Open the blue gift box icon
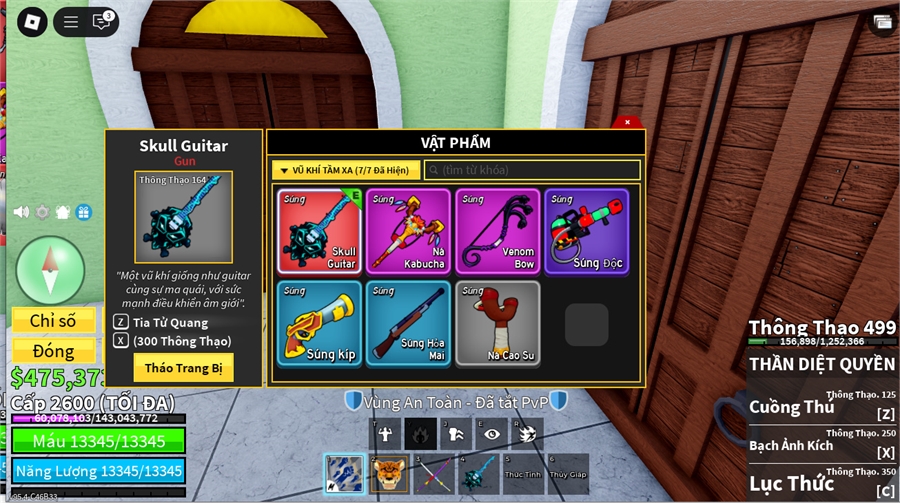The width and height of the screenshot is (900, 503). tap(83, 212)
